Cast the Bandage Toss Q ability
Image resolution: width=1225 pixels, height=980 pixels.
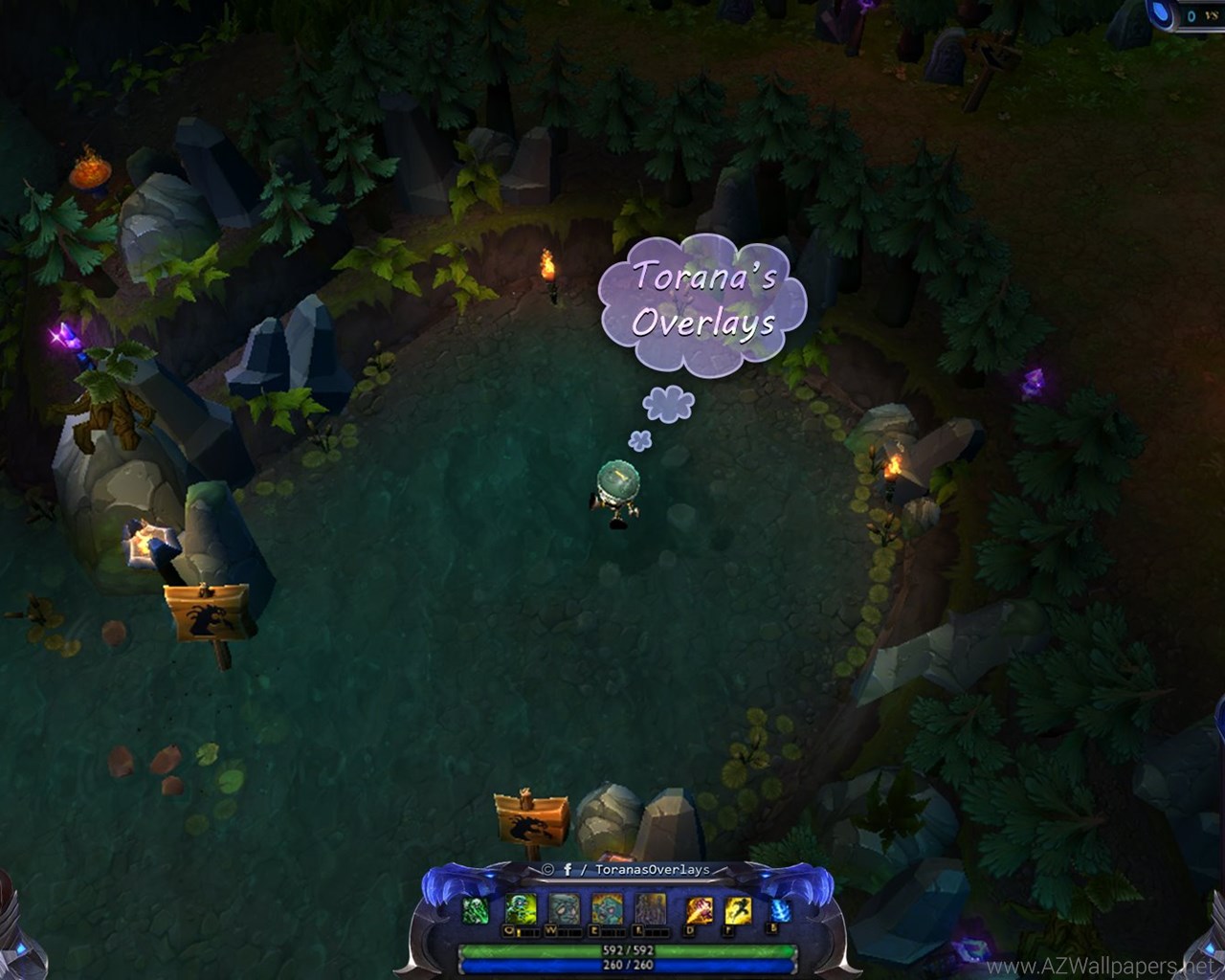point(522,908)
